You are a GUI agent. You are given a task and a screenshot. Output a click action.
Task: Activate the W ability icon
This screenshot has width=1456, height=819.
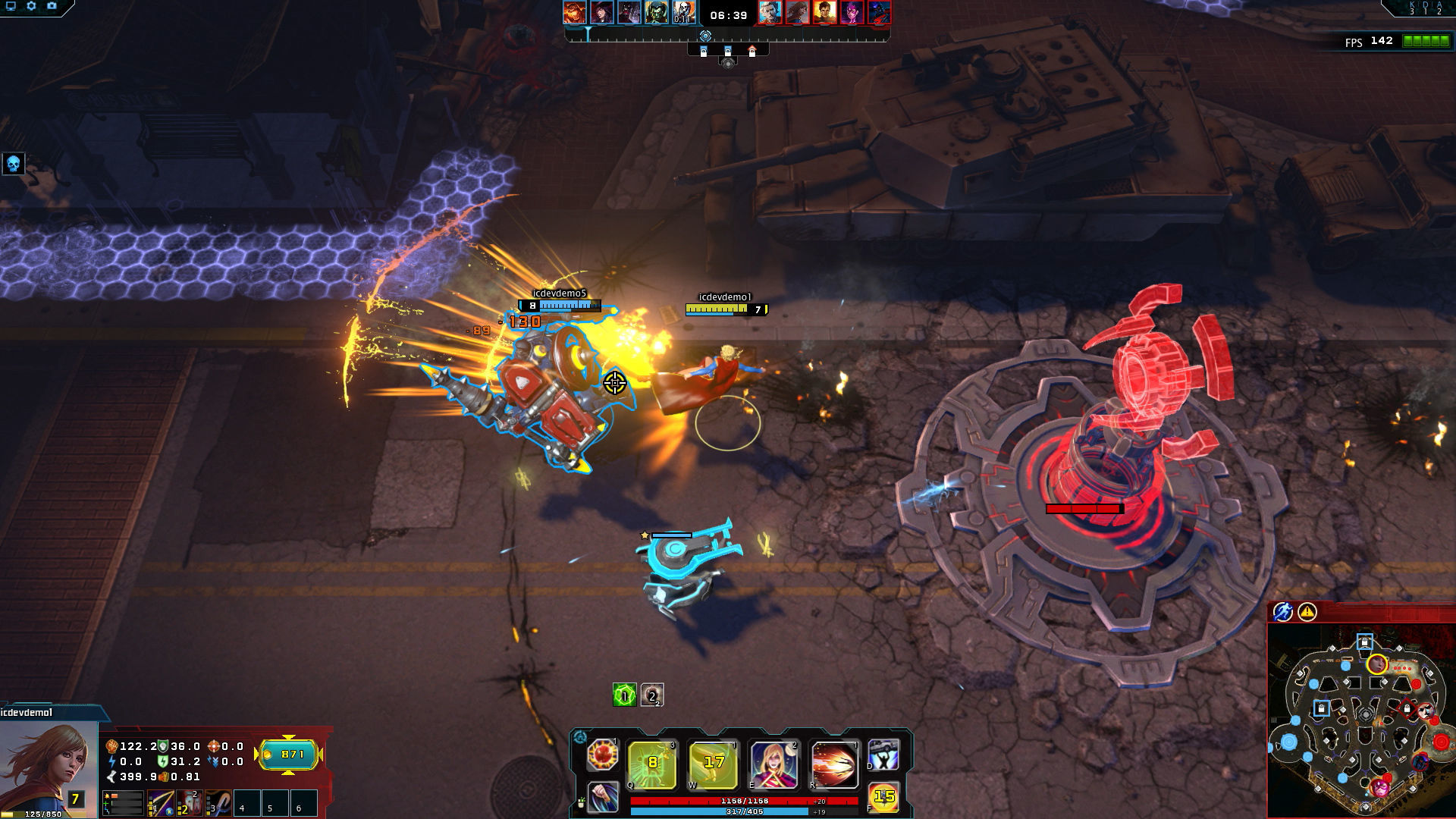(713, 763)
